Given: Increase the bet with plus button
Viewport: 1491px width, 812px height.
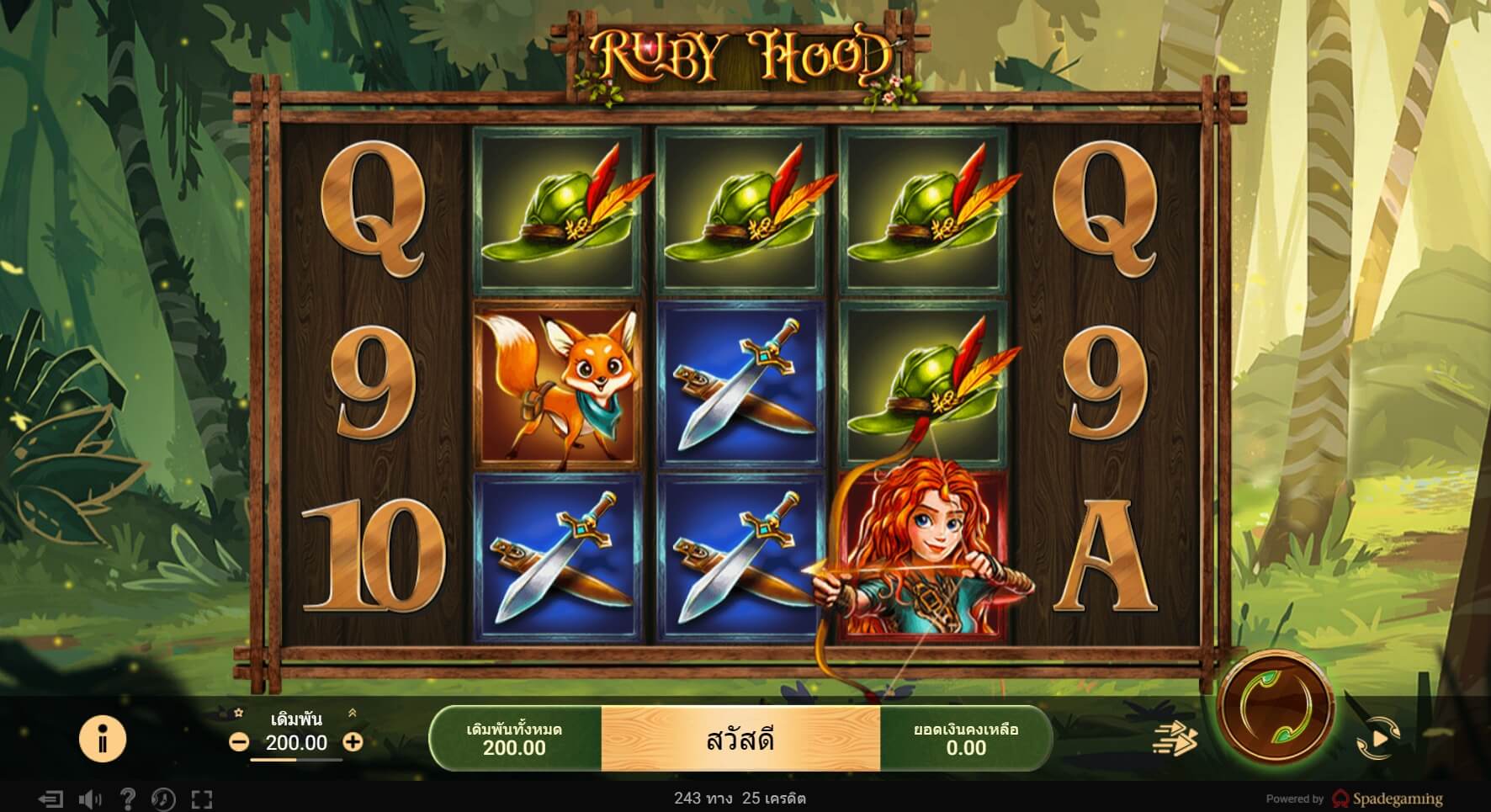Looking at the screenshot, I should click(x=353, y=743).
